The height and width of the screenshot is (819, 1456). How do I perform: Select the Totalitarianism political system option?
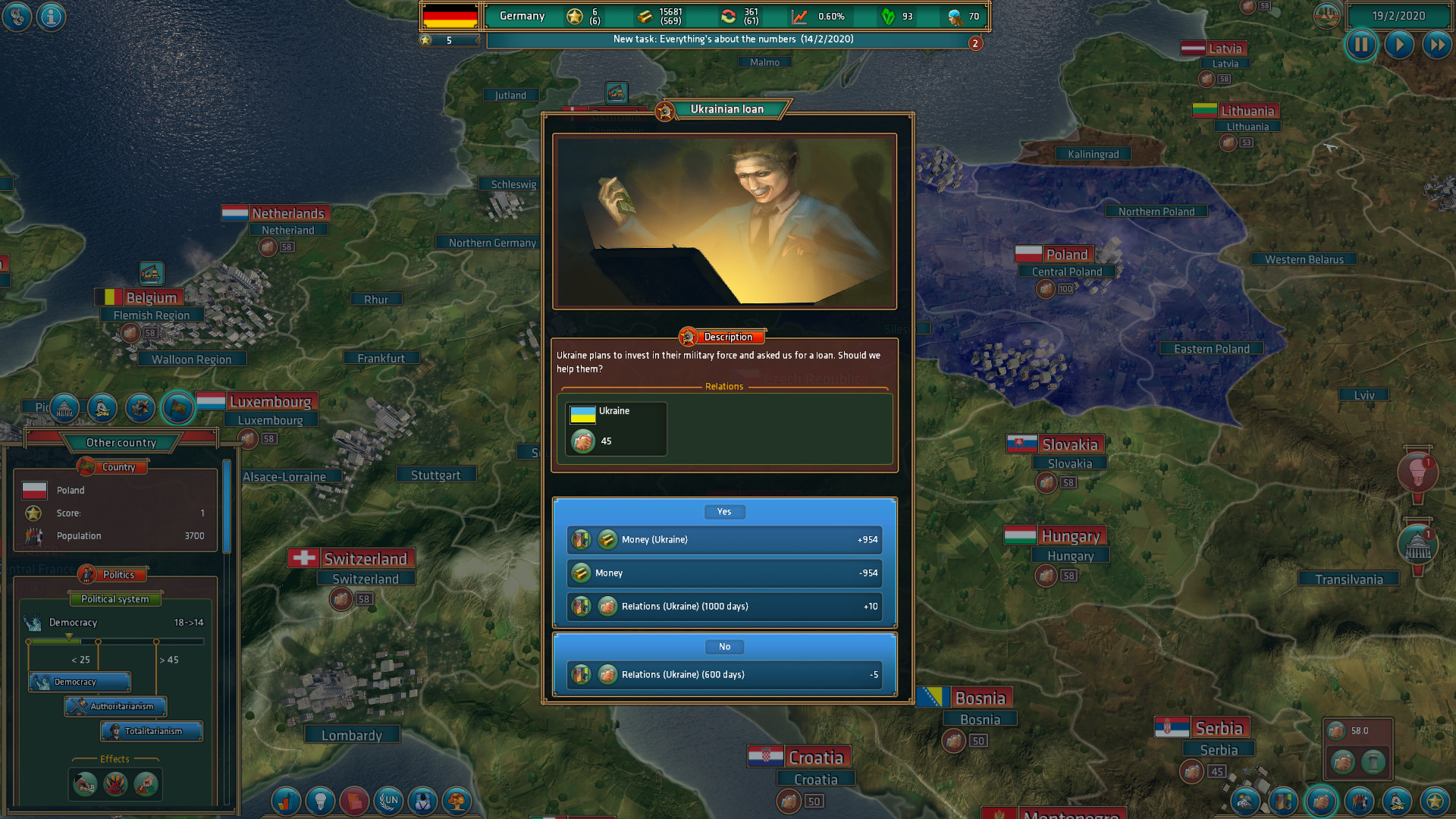tap(152, 731)
